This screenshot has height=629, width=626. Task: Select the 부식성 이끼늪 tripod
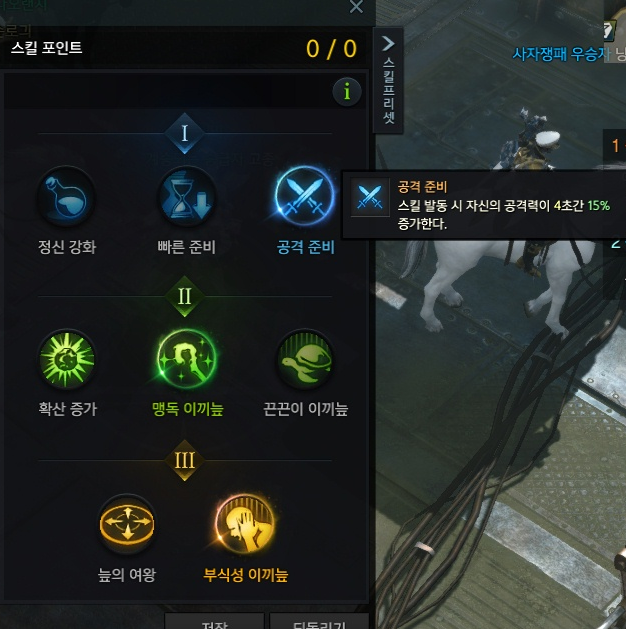(244, 525)
